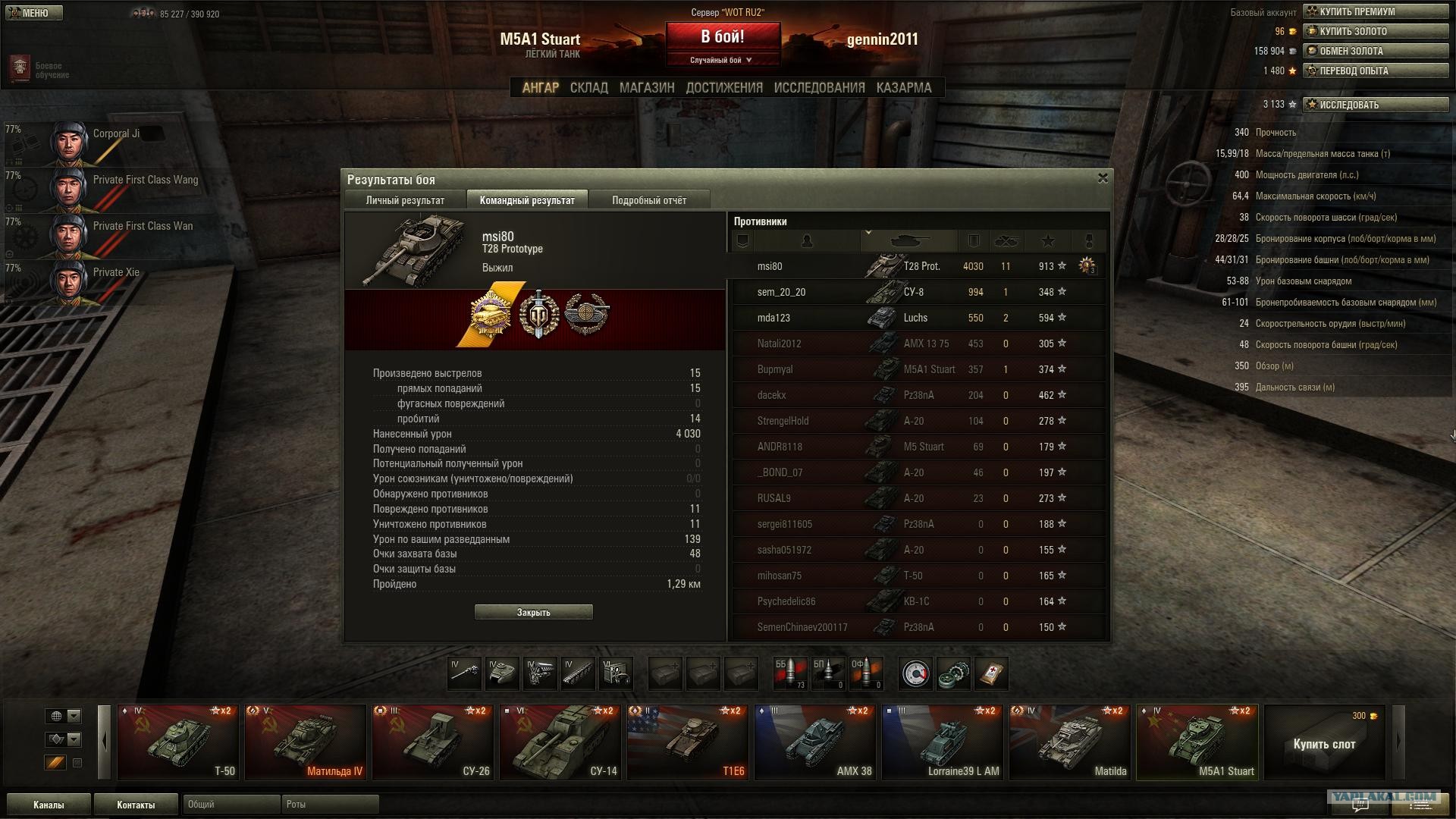Image resolution: width=1456 pixels, height=819 pixels.
Task: Click the Закрыть button
Action: [x=533, y=612]
